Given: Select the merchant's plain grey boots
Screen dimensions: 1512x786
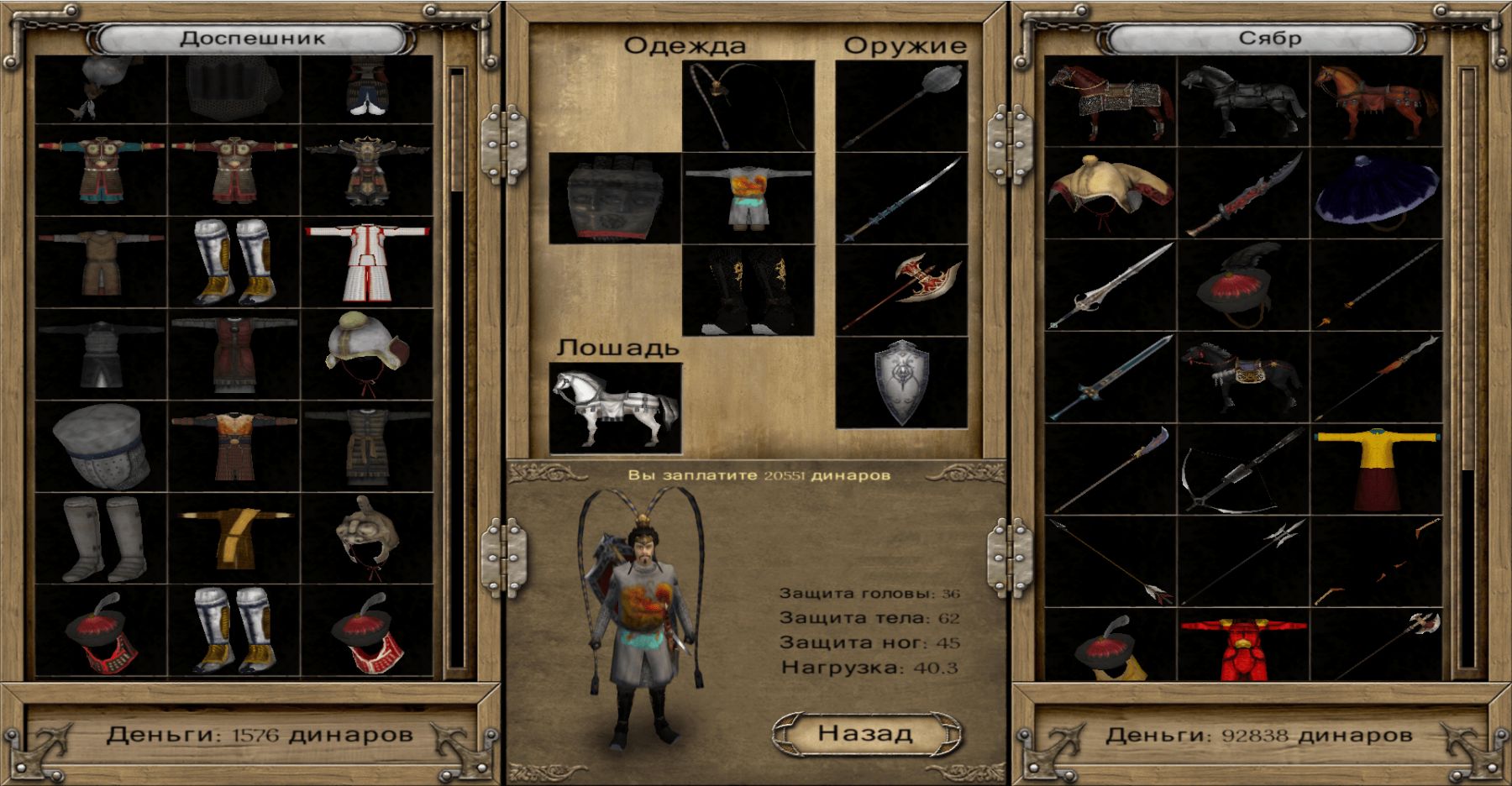Looking at the screenshot, I should (101, 538).
